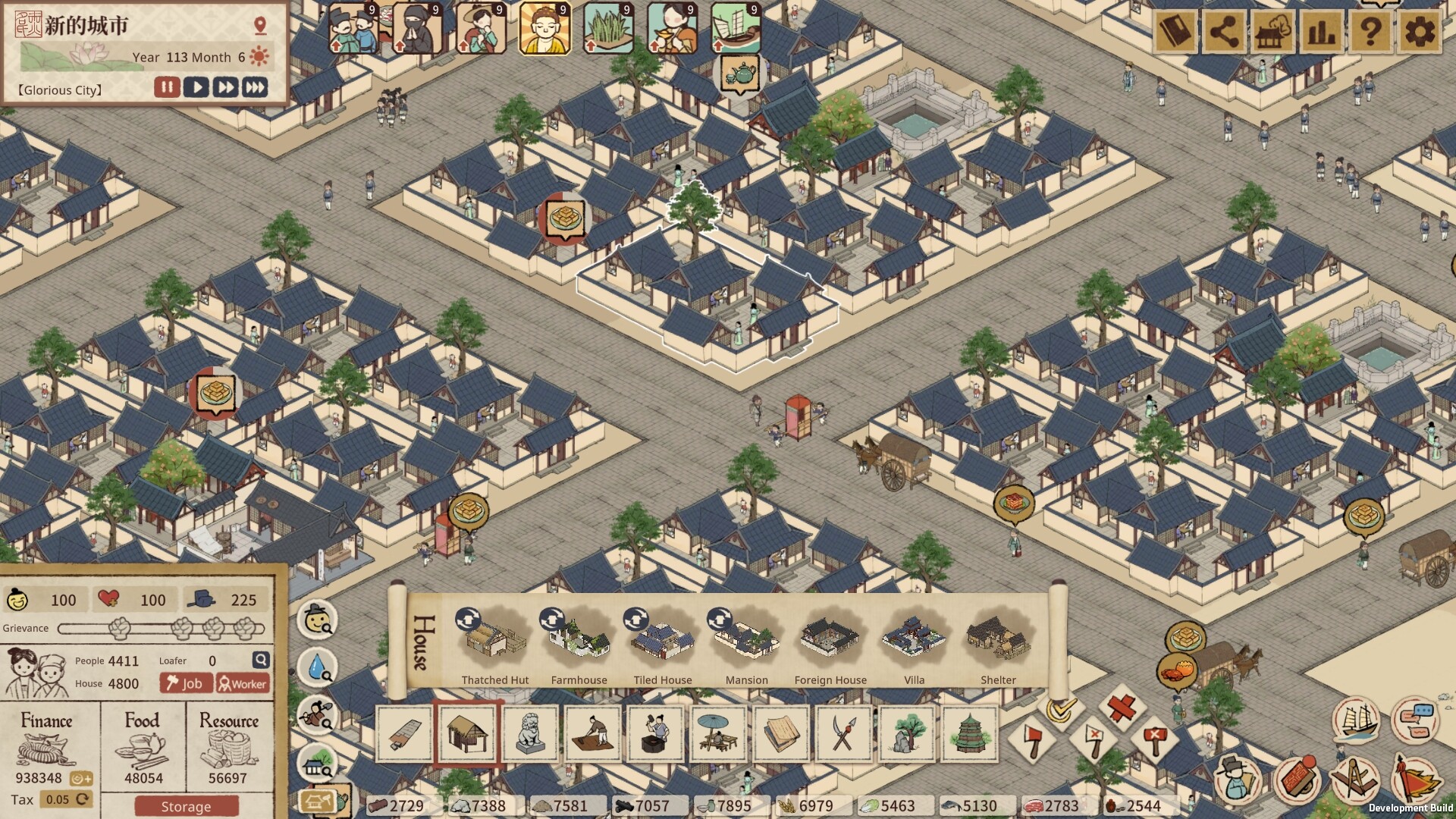Select the Tiled House option
Image resolution: width=1456 pixels, height=819 pixels.
tap(663, 643)
